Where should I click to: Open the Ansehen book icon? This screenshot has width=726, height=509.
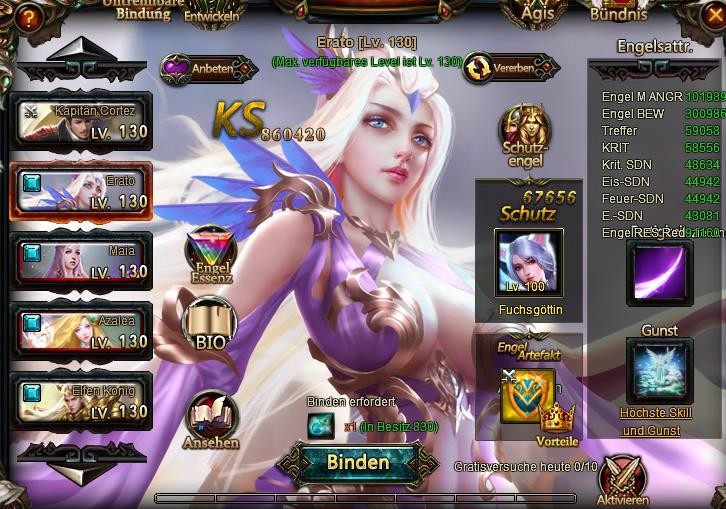click(210, 419)
